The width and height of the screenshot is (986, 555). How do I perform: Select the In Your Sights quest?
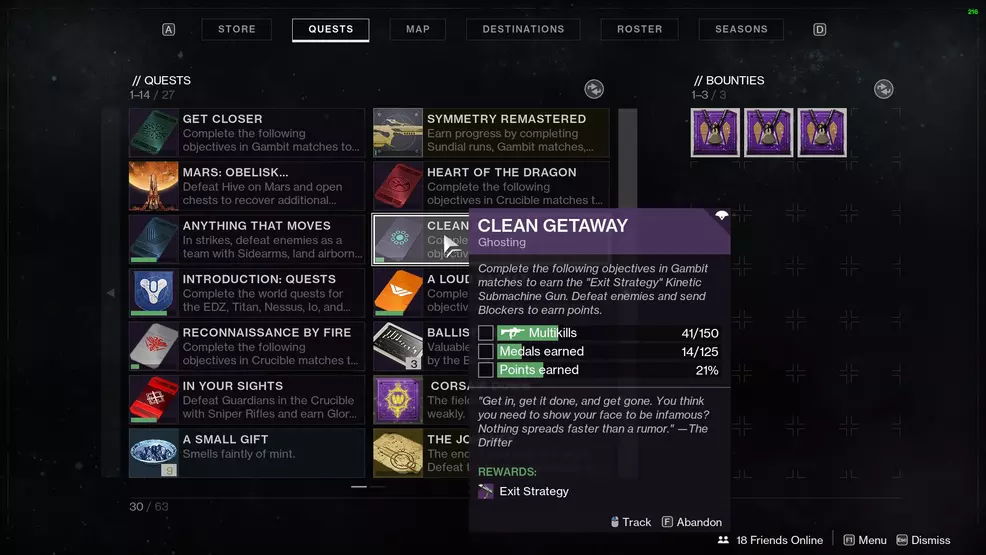click(247, 400)
